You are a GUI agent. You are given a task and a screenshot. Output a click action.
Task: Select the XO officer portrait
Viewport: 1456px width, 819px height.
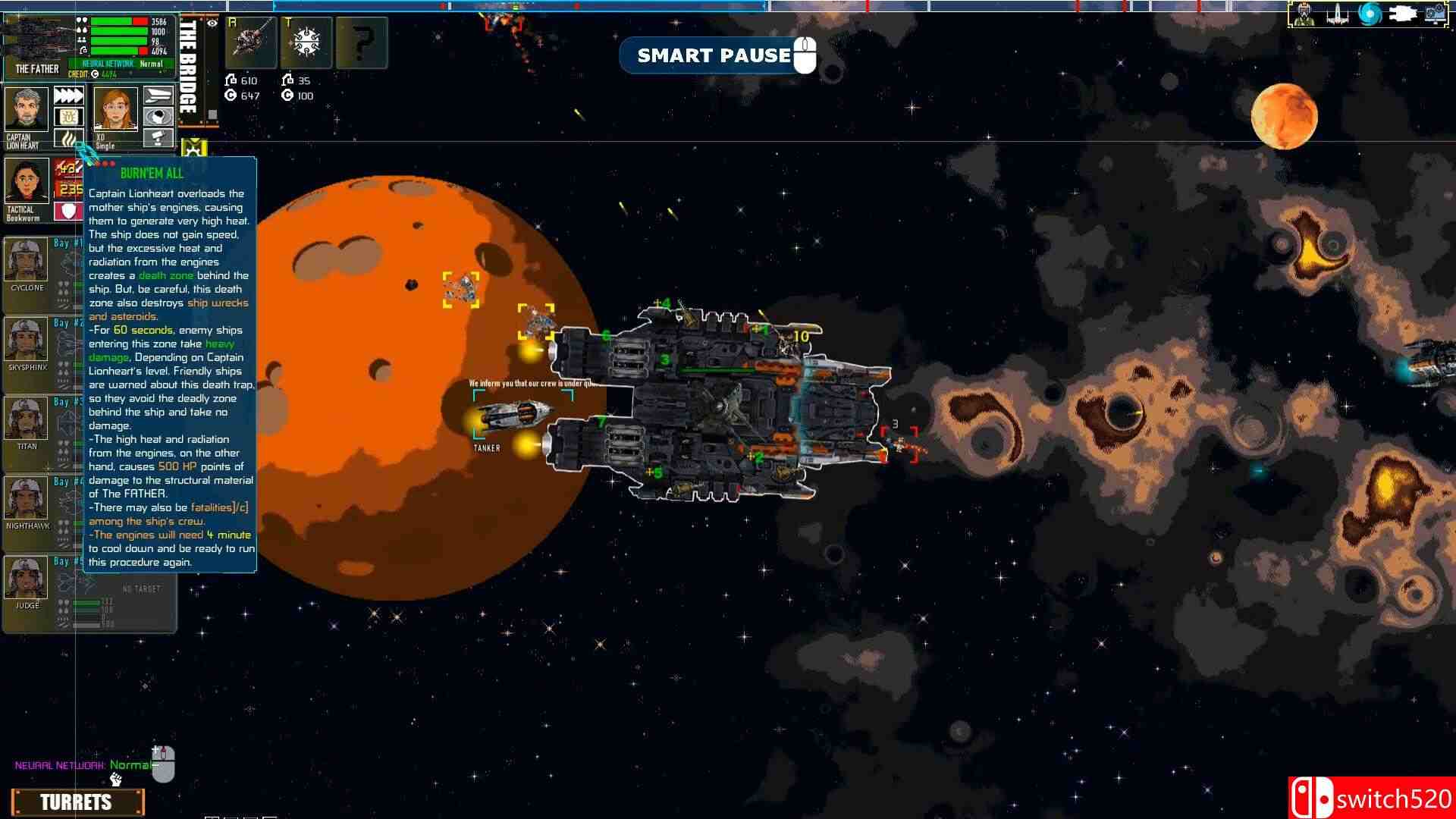(x=115, y=109)
